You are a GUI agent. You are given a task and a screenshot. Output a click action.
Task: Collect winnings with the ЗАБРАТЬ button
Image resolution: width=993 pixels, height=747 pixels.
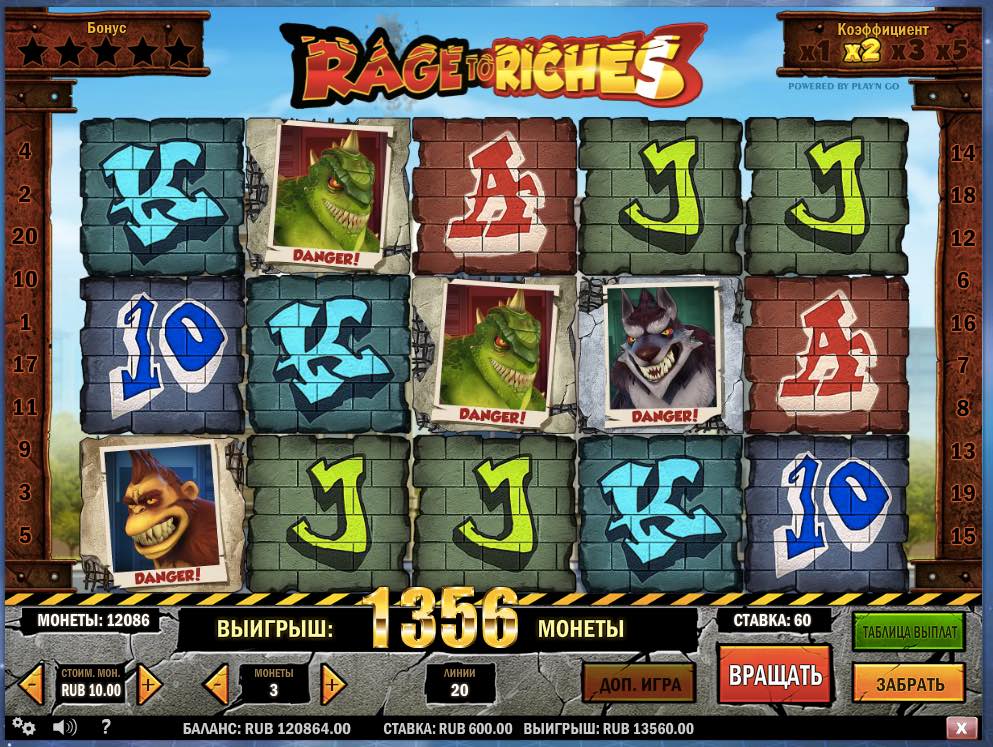click(909, 684)
